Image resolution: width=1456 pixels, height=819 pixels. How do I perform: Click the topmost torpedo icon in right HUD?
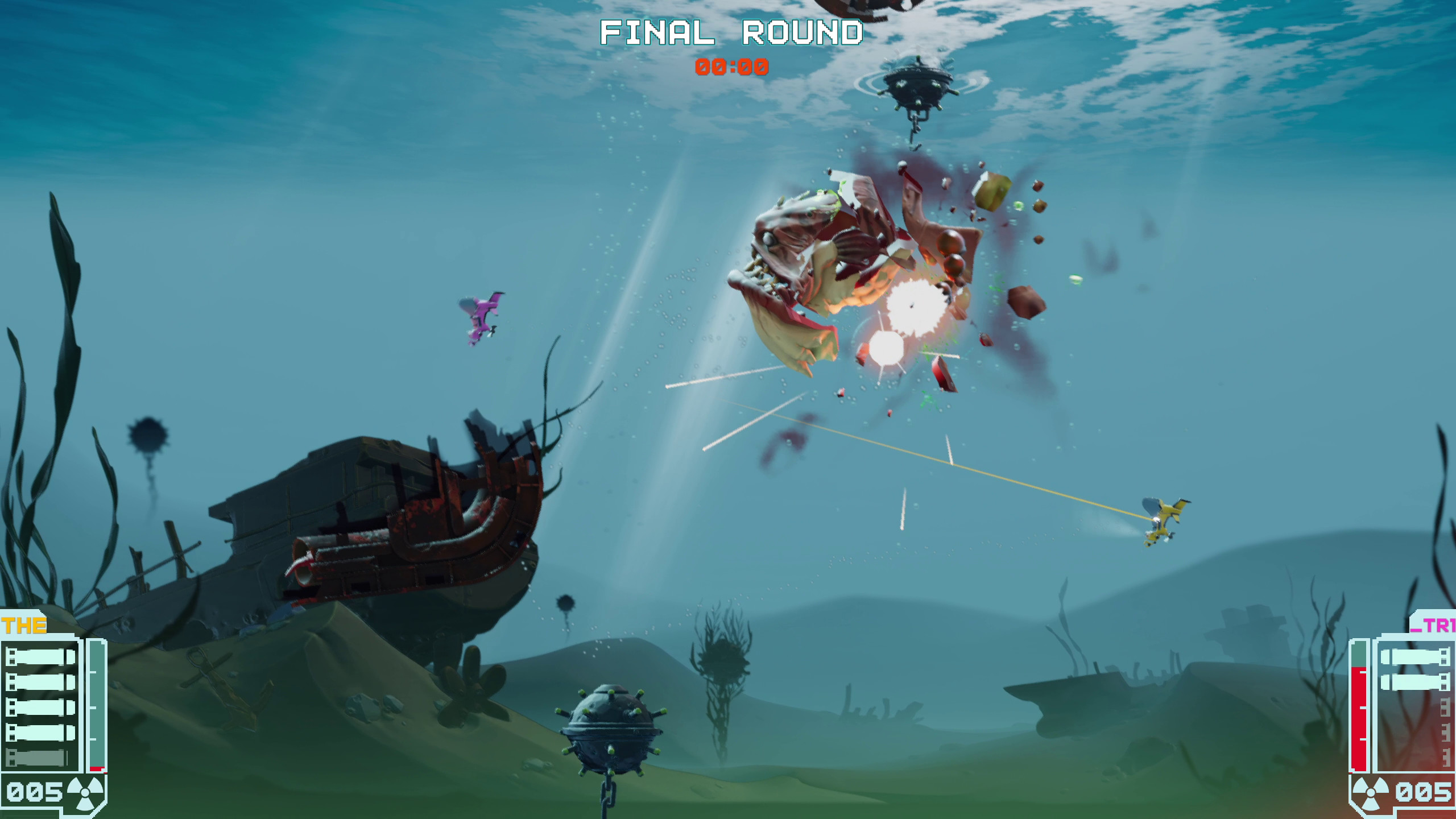click(x=1416, y=656)
